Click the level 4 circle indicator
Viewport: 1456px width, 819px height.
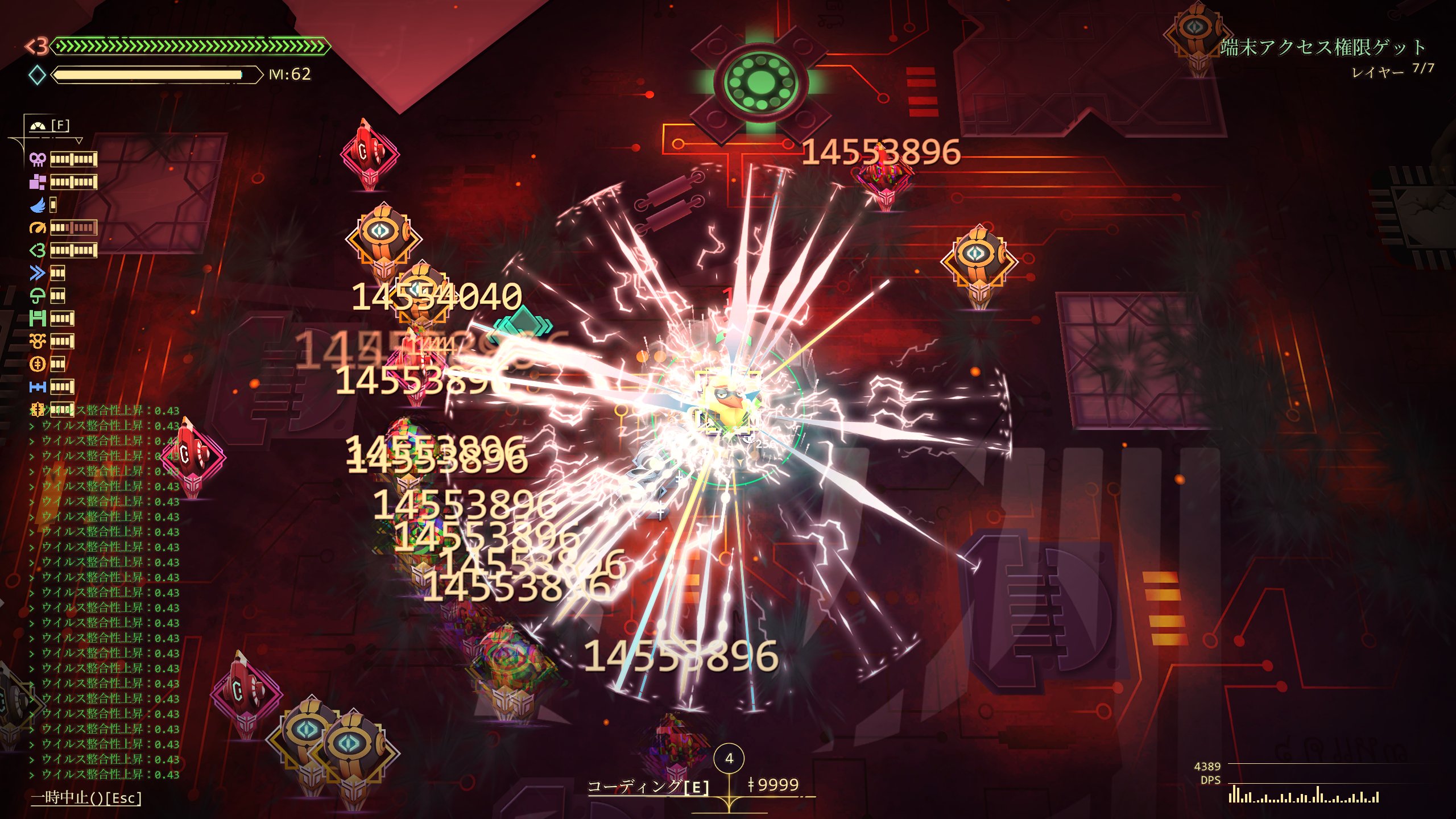pos(729,758)
